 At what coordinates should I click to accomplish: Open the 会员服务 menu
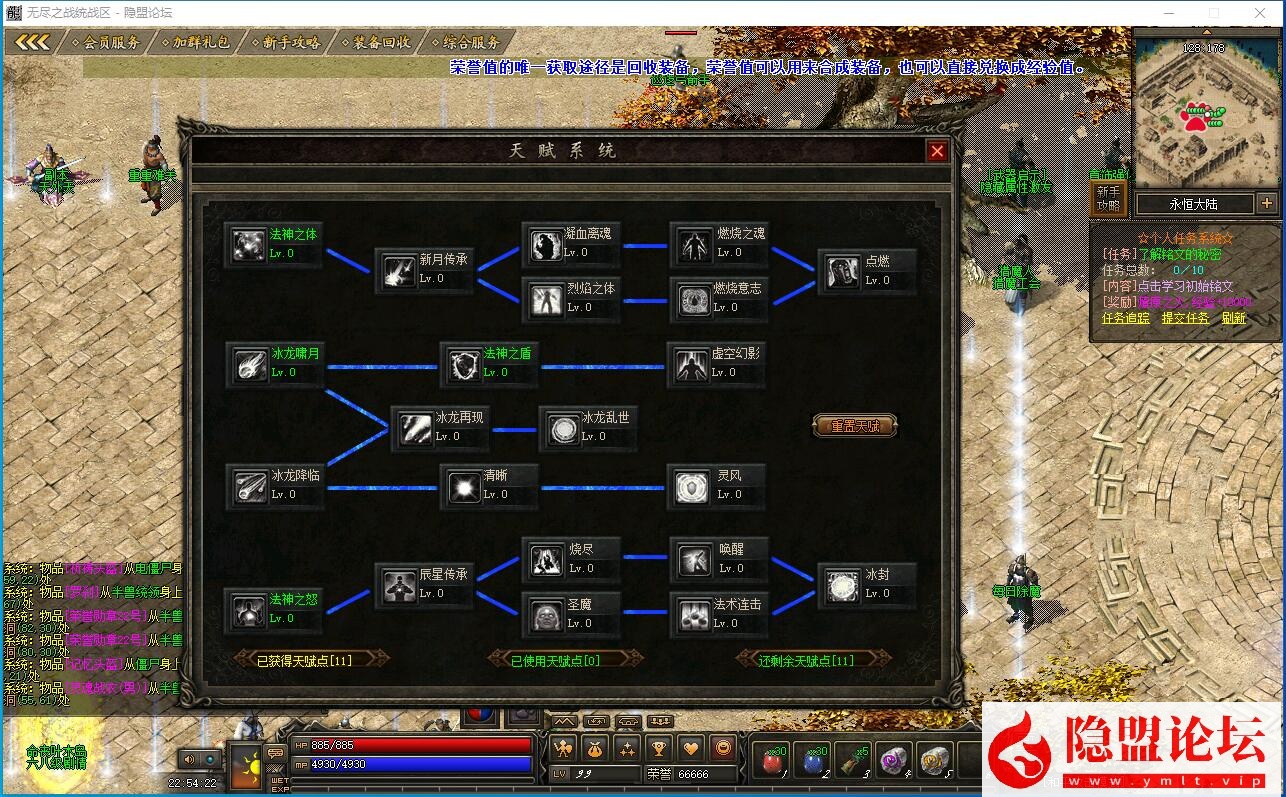(110, 42)
